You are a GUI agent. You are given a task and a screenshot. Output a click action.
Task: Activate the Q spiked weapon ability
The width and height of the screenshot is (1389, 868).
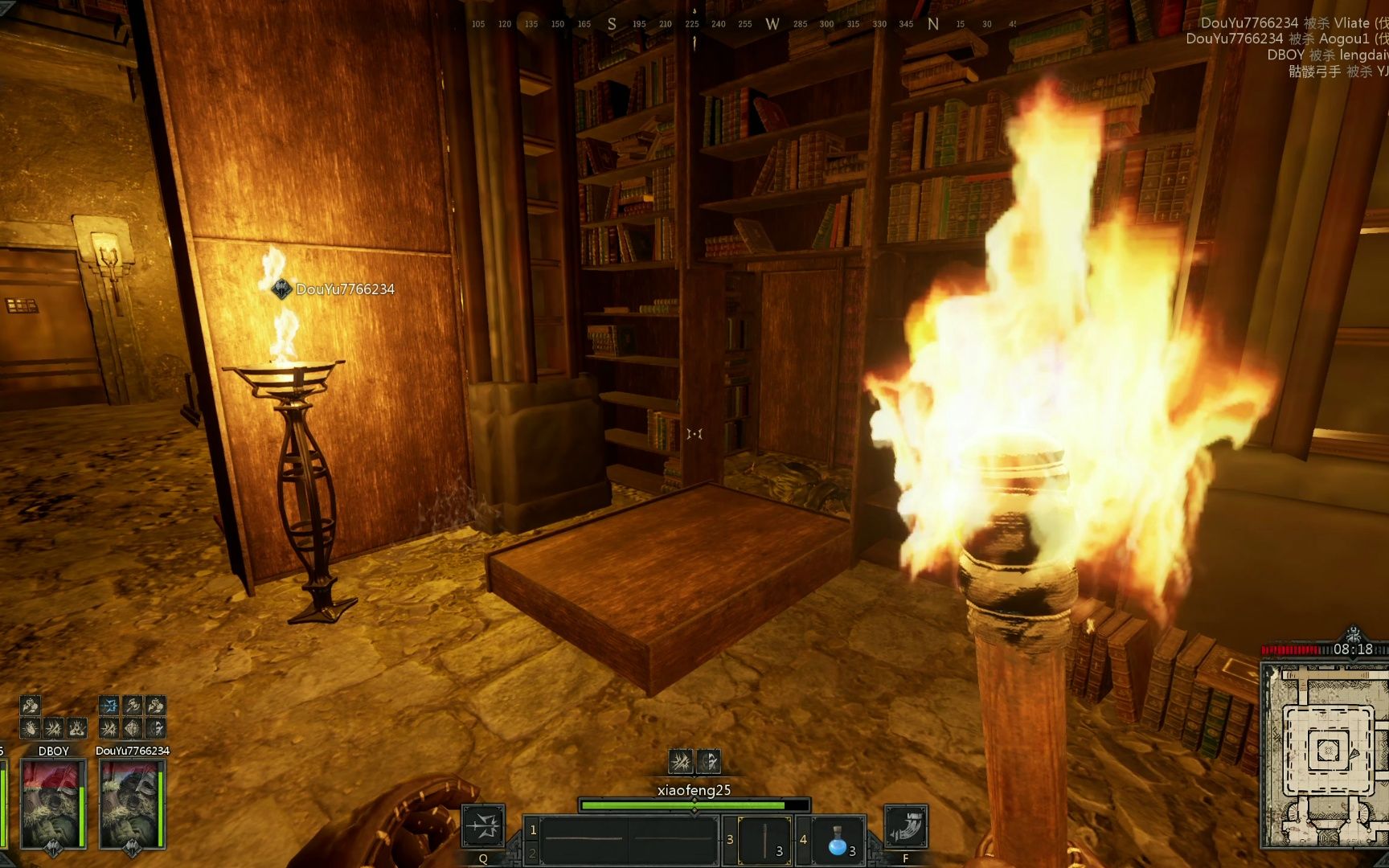tap(483, 826)
